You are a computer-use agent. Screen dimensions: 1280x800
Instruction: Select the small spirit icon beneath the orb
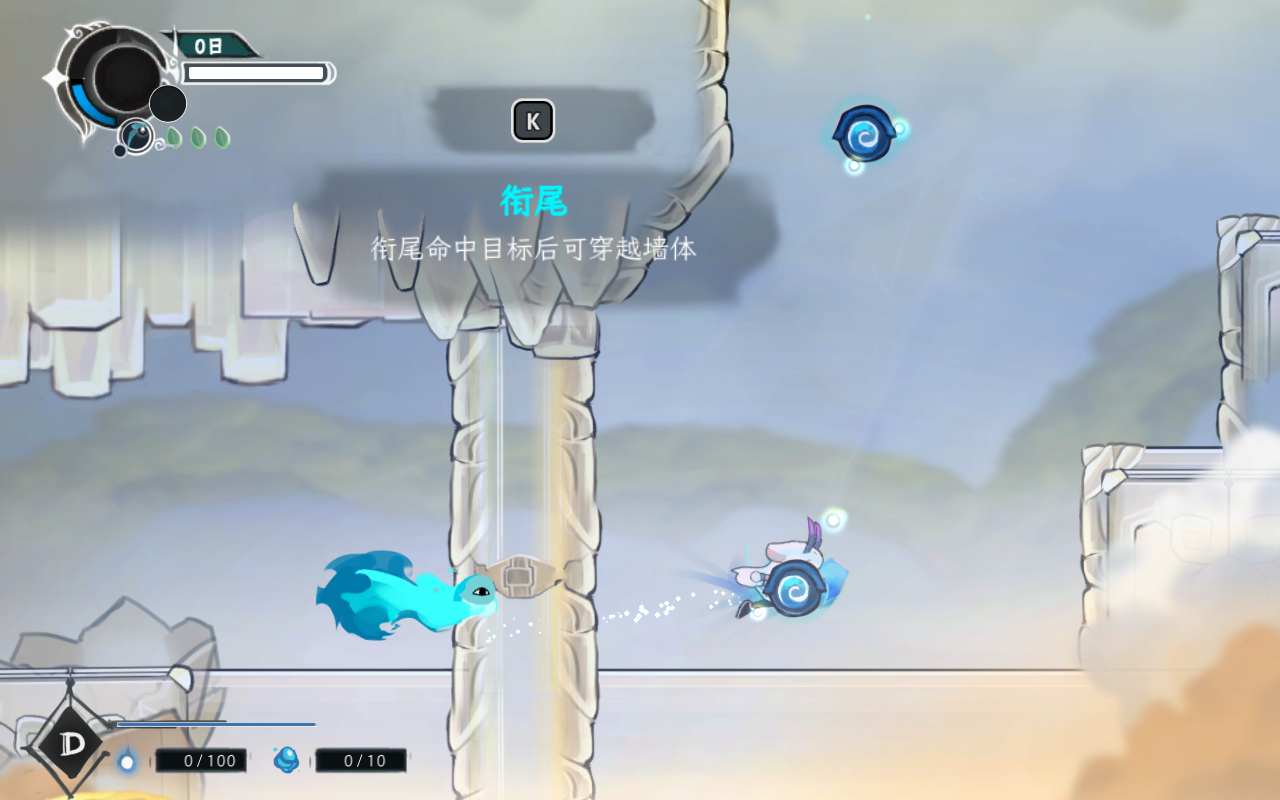click(x=136, y=135)
